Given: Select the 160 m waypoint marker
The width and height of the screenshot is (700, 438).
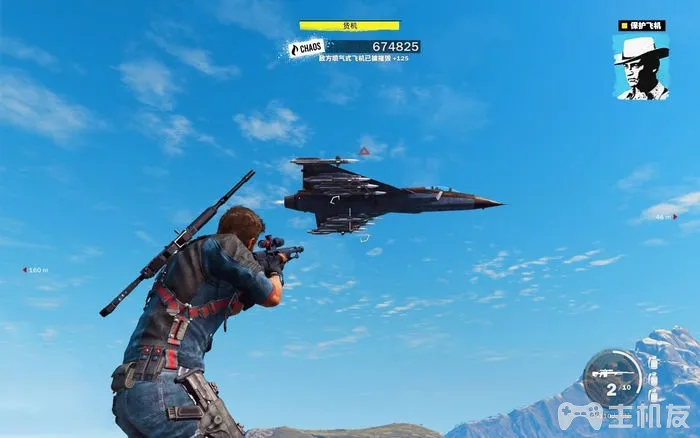Looking at the screenshot, I should pos(35,270).
